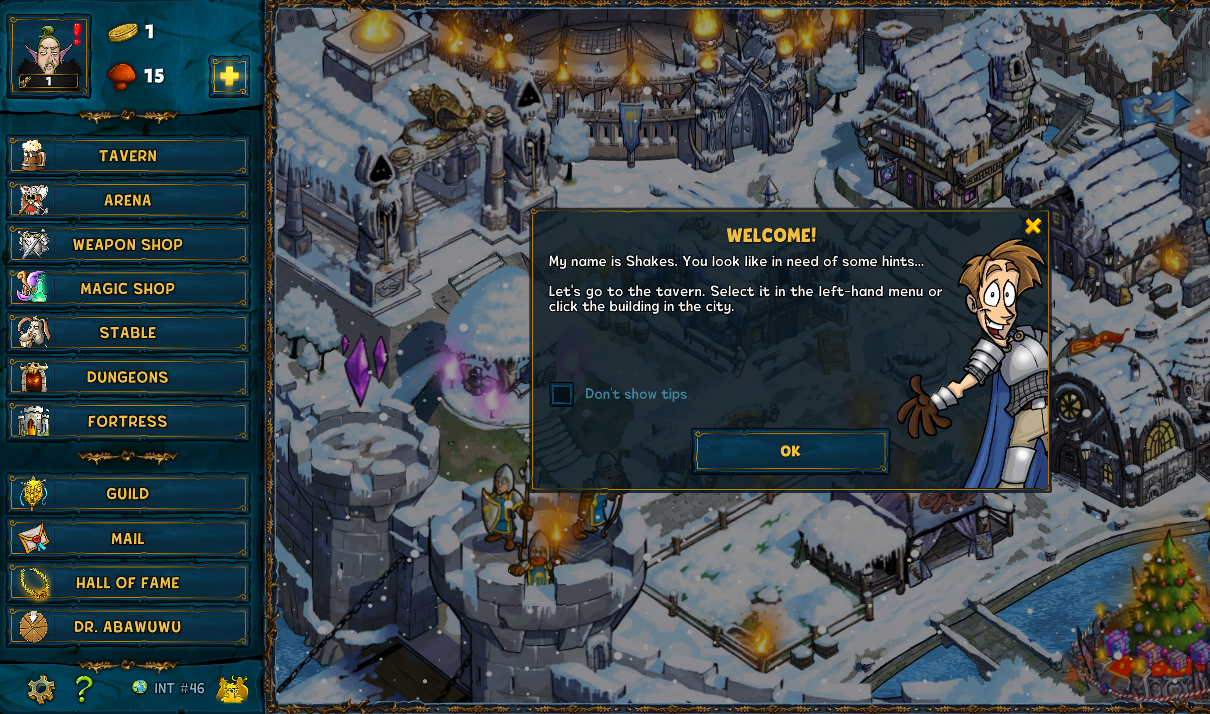1210x714 pixels.
Task: Show the Guild screen
Action: 128,494
